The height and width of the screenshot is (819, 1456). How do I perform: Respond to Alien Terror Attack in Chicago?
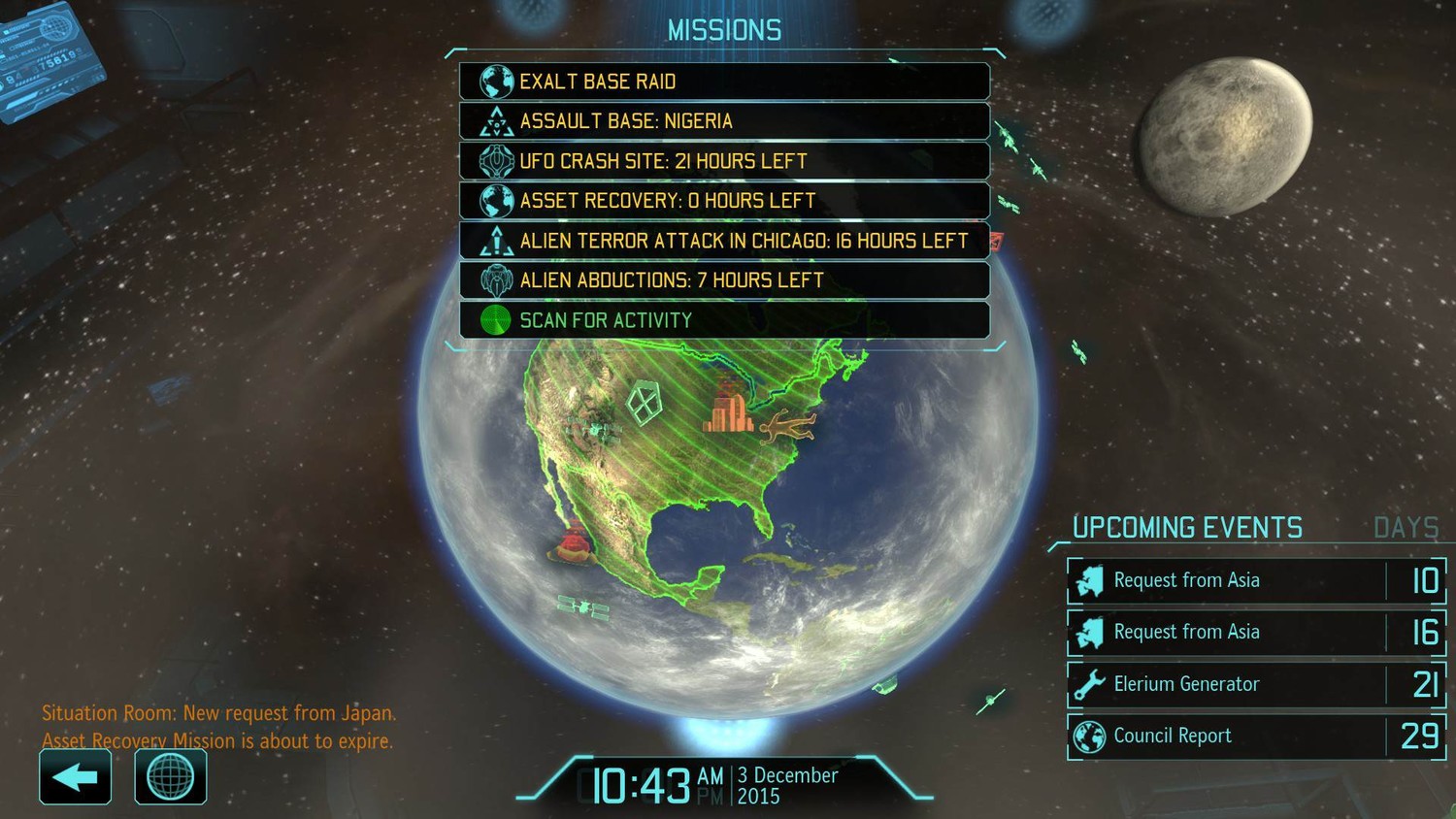724,241
